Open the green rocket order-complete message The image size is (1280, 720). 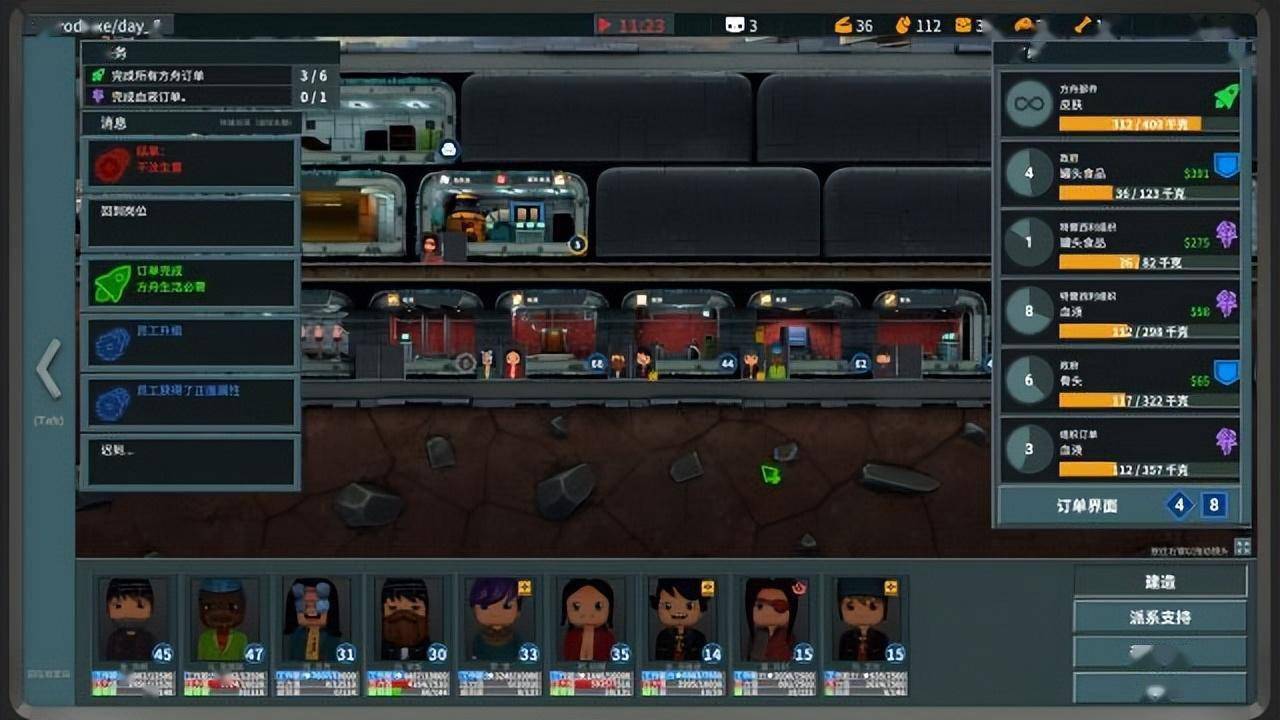pos(190,283)
